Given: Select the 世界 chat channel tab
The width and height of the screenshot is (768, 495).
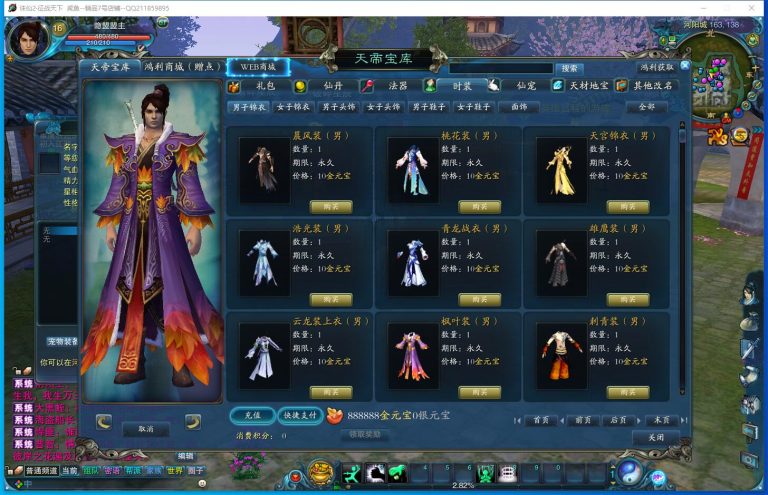Looking at the screenshot, I should 174,470.
